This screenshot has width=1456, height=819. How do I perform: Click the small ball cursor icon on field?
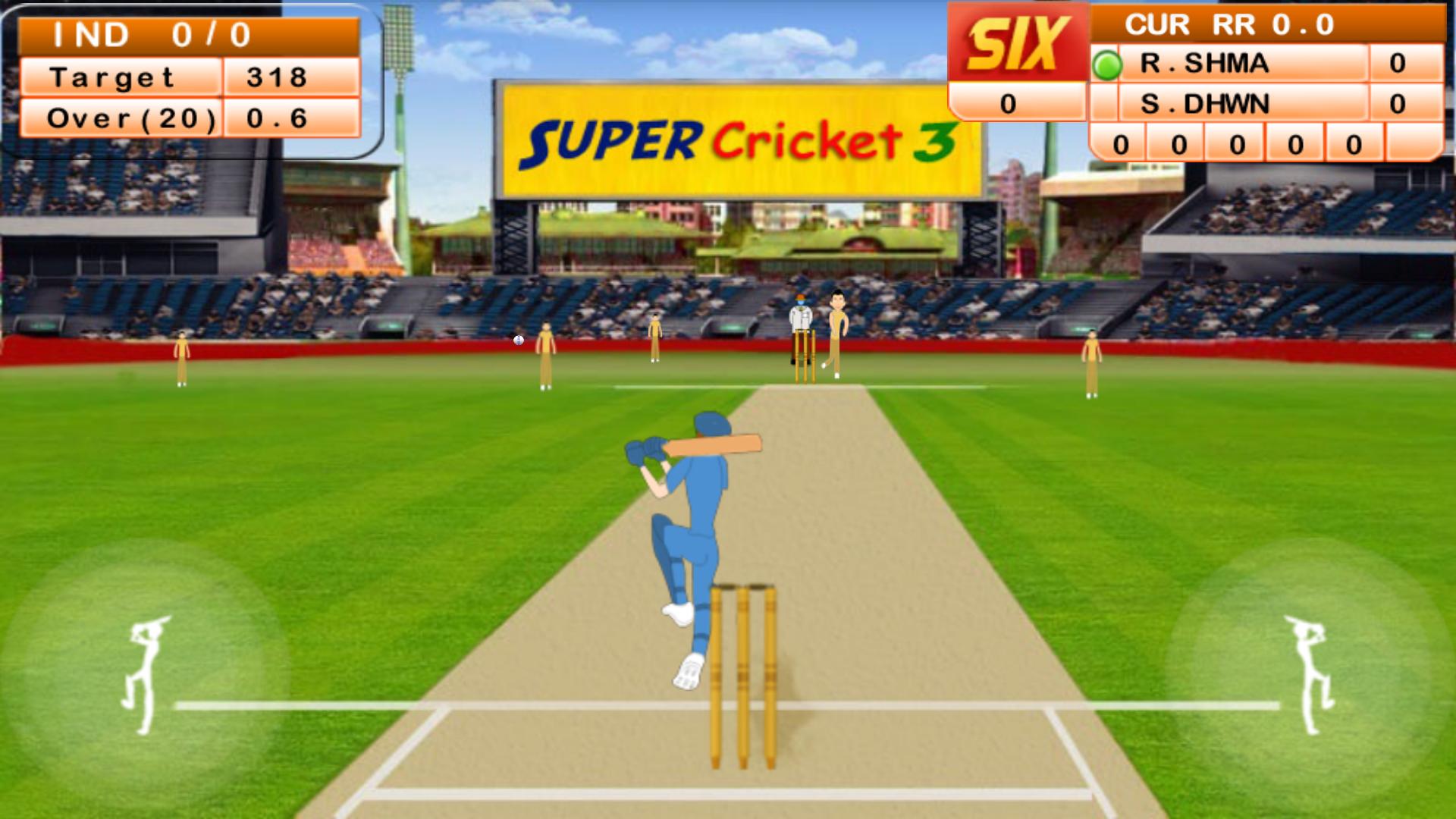pos(518,340)
